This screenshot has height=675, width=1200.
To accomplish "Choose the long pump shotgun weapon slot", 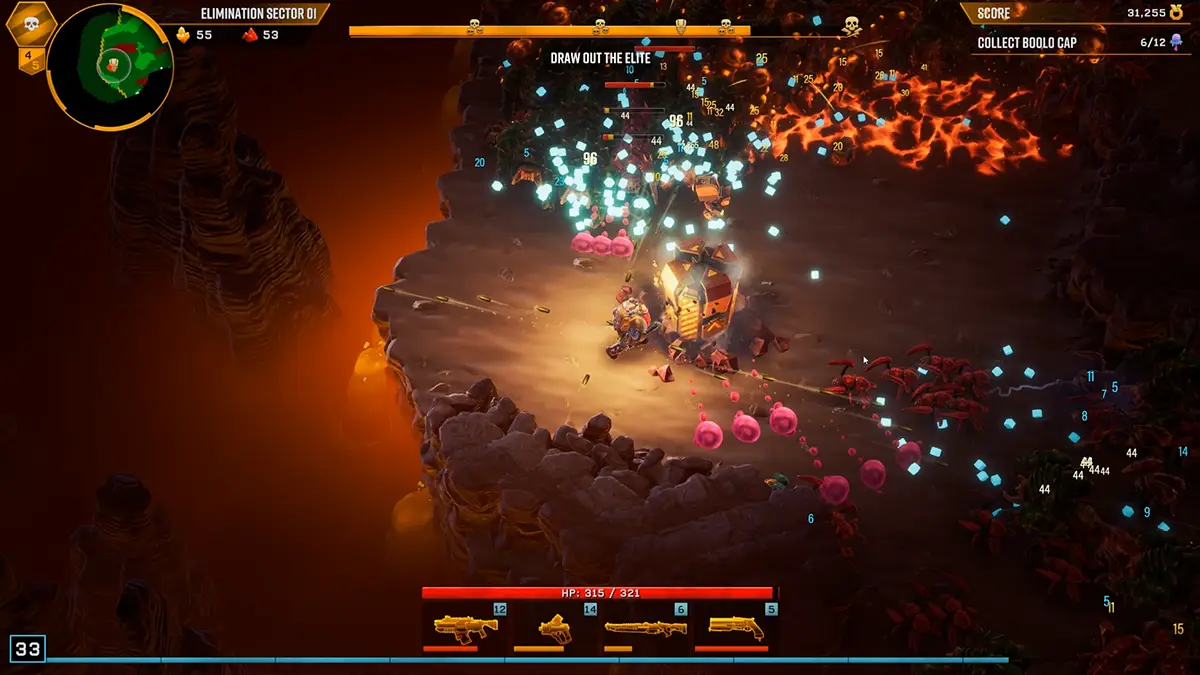I will (x=646, y=628).
